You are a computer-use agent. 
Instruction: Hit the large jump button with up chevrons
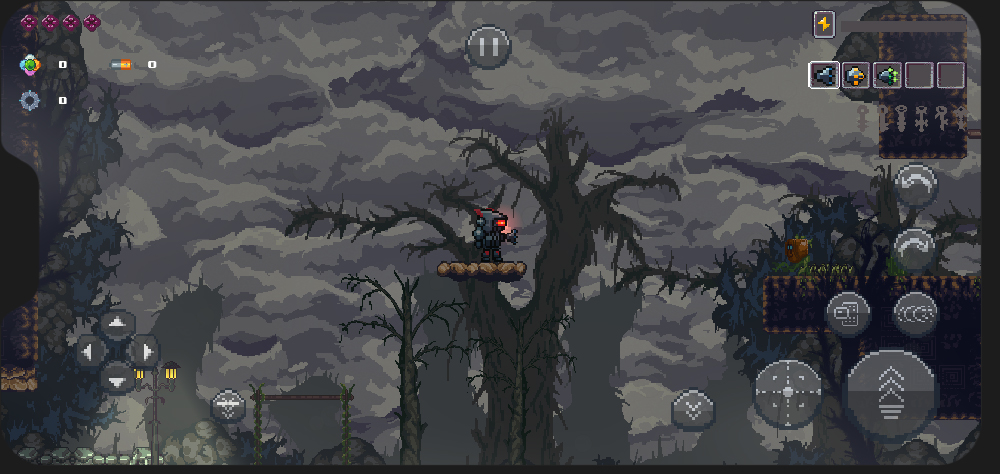coord(892,395)
